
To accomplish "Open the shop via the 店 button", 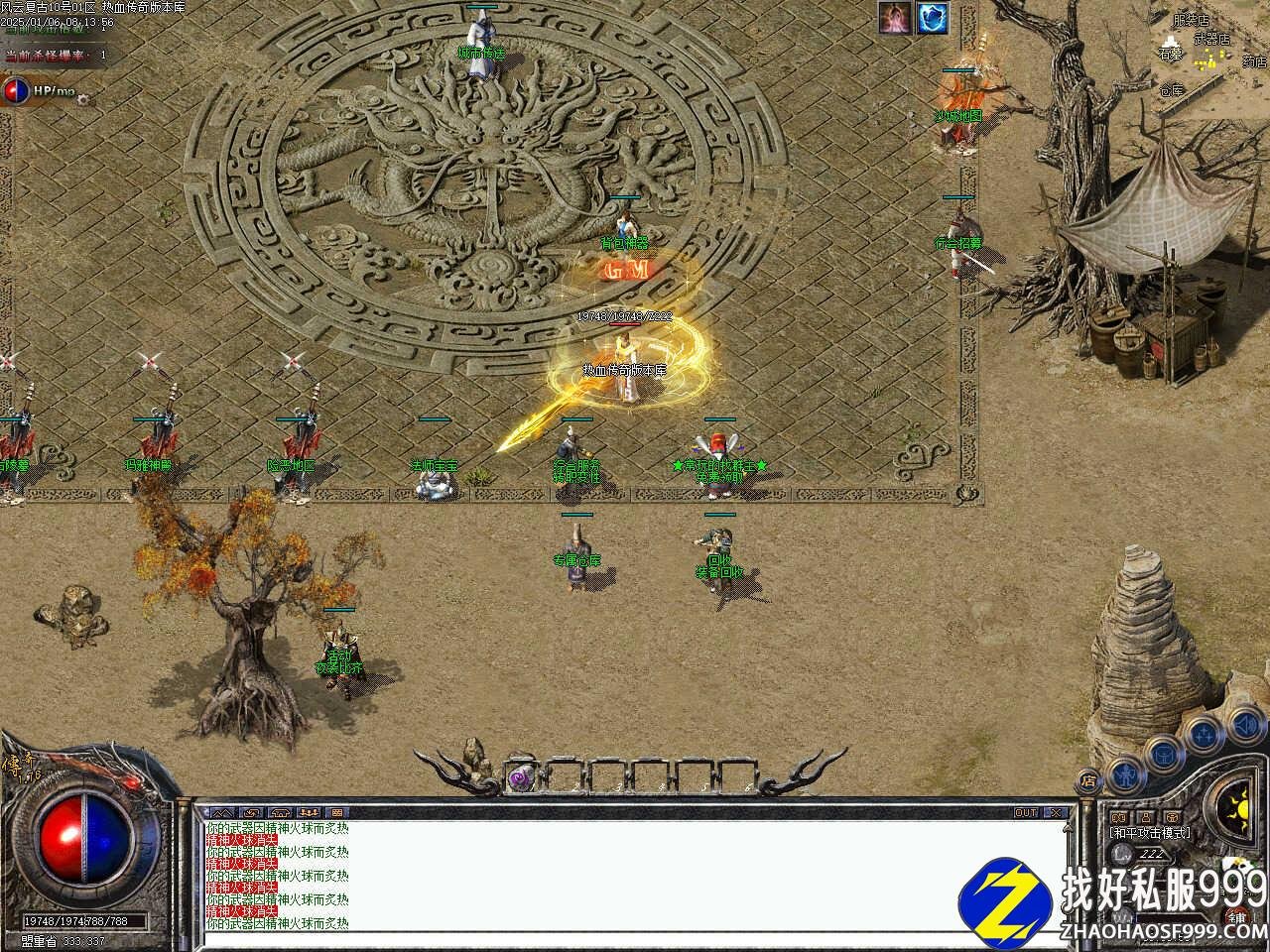I will 1088,780.
